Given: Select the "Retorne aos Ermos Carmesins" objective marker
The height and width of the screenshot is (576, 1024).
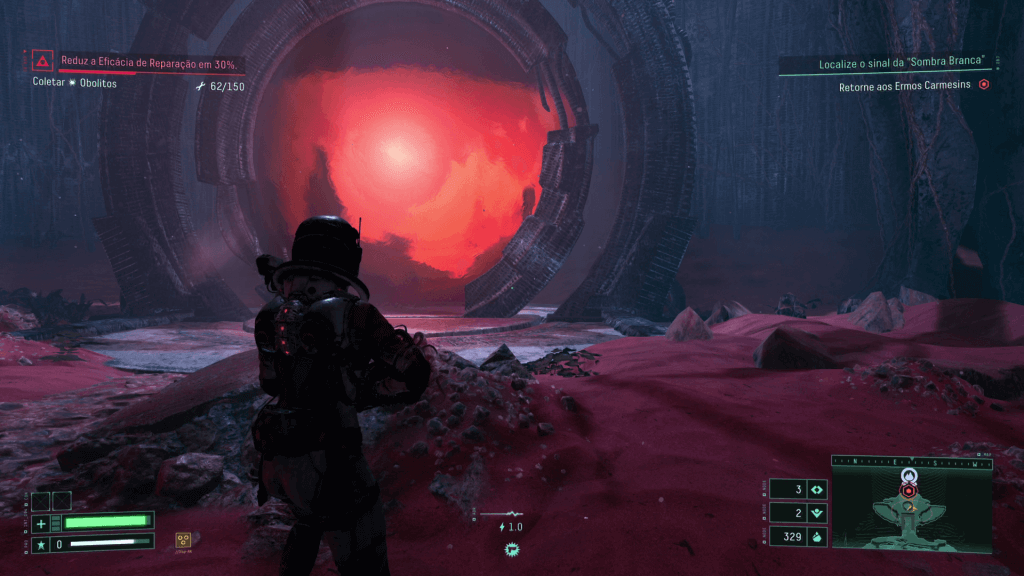Looking at the screenshot, I should click(984, 86).
